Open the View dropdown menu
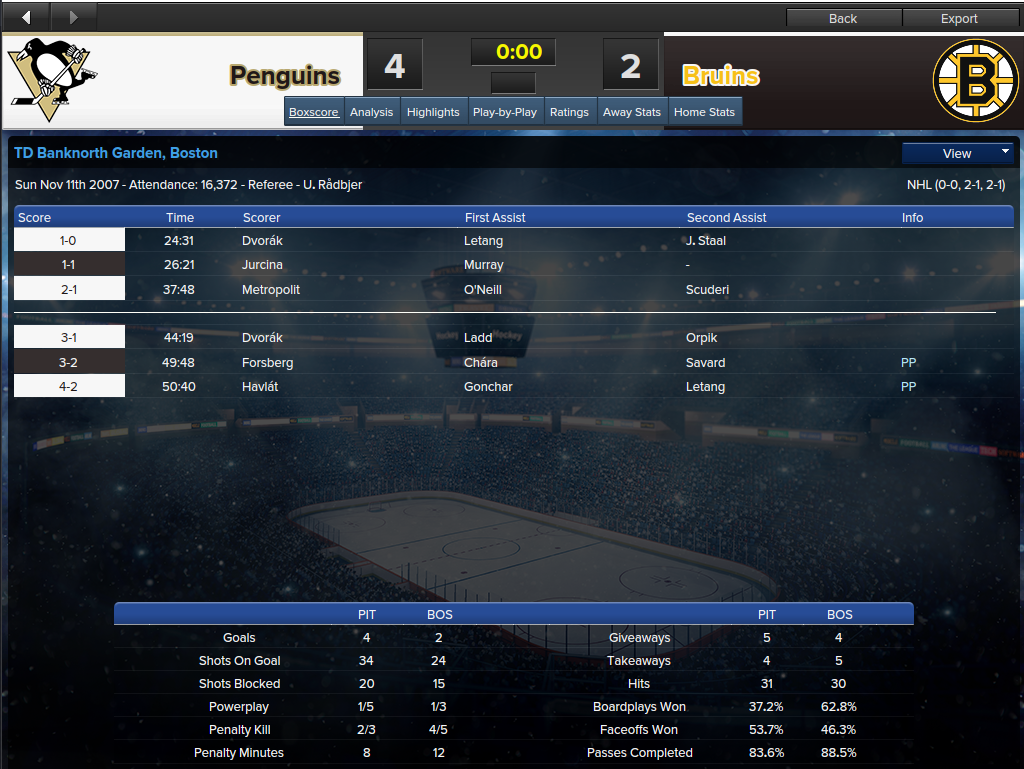 tap(958, 153)
